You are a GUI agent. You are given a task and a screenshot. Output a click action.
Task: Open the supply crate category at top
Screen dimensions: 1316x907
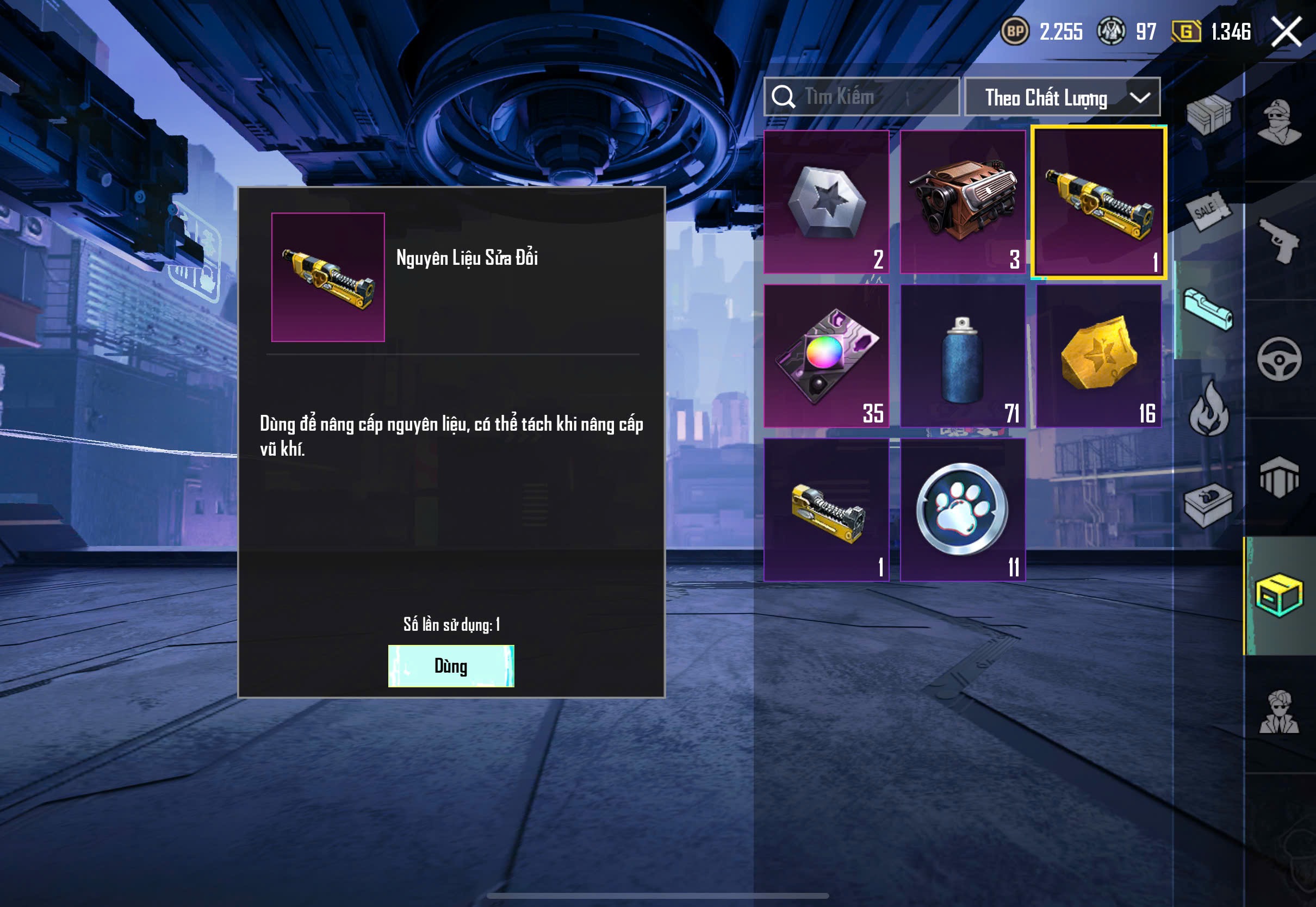point(1208,114)
